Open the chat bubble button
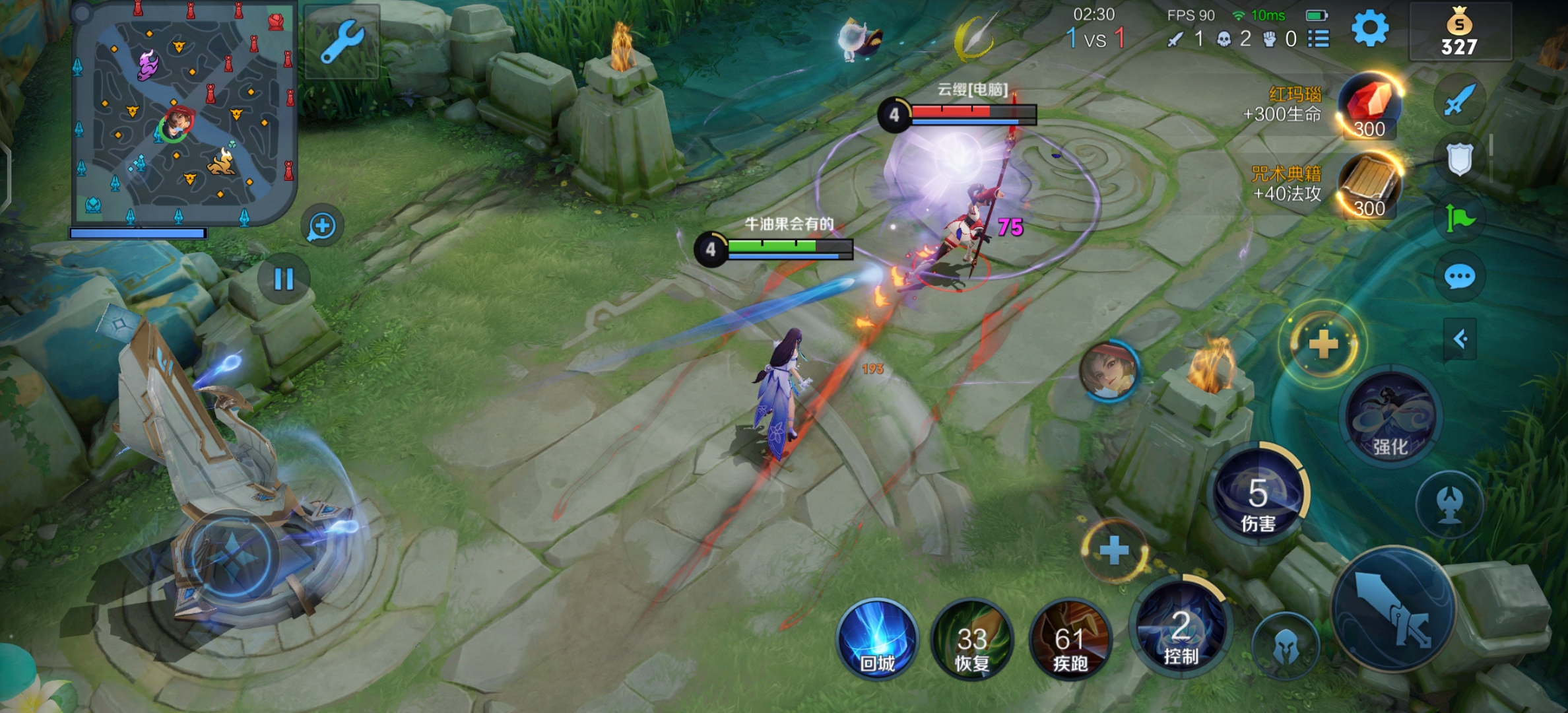Image resolution: width=1568 pixels, height=713 pixels. 1459,277
